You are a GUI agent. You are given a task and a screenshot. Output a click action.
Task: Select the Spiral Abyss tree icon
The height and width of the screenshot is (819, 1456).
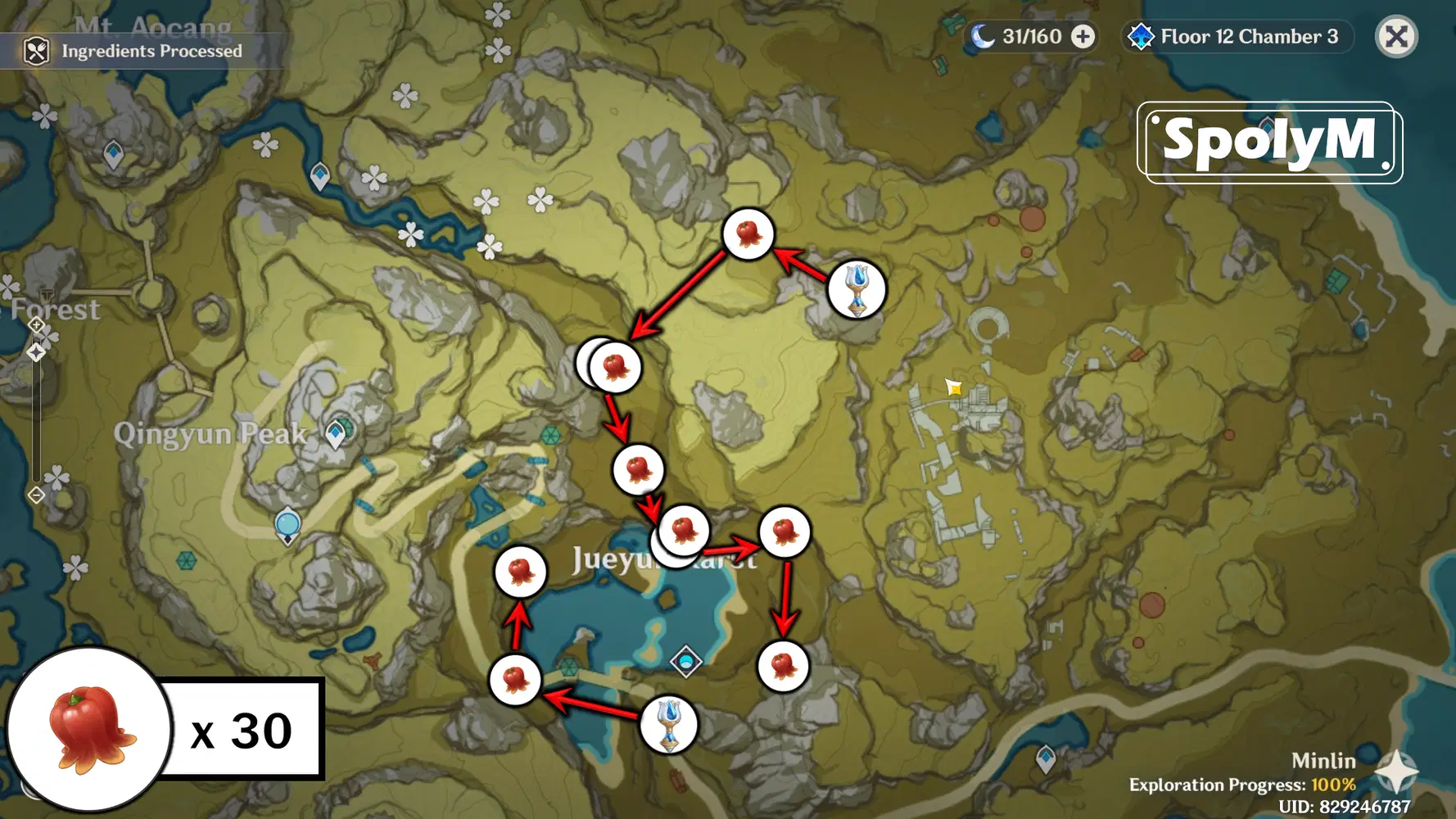coord(1140,36)
